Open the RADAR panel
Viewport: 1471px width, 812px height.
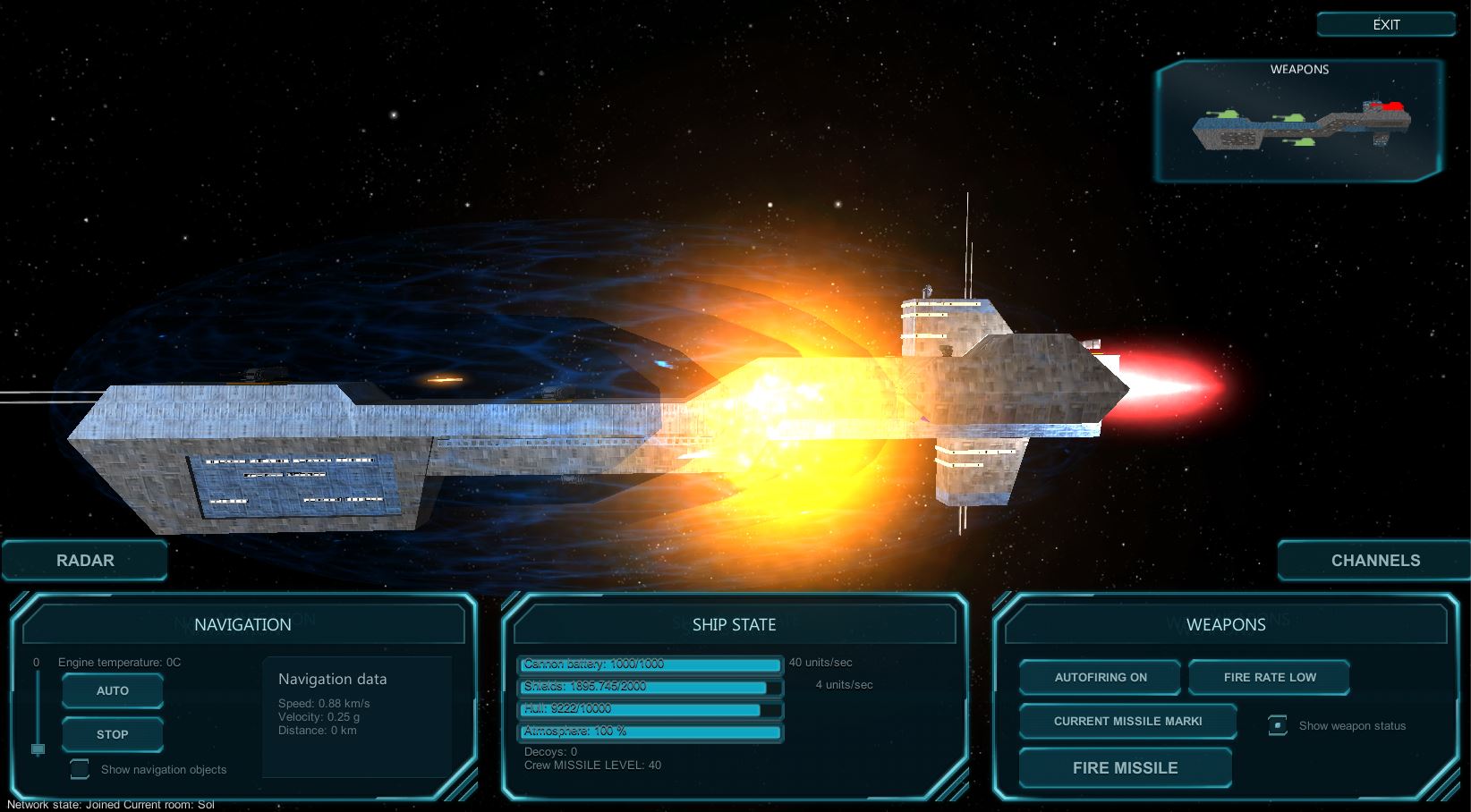(x=85, y=561)
